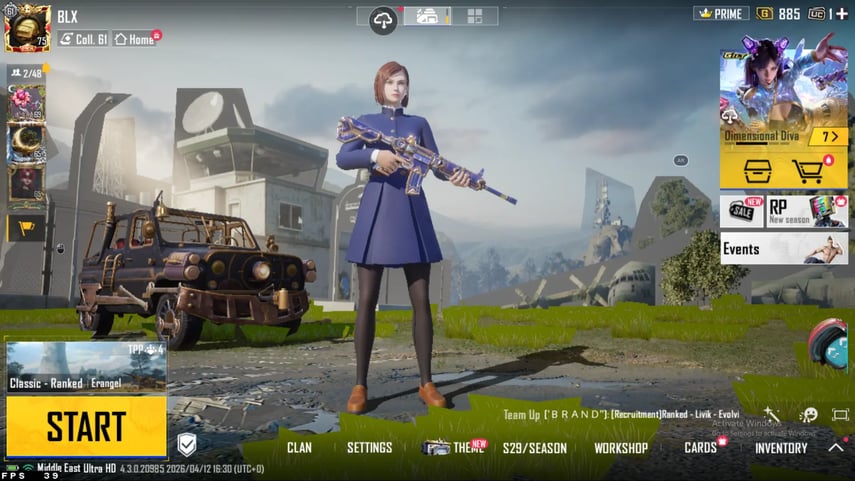Open the Coll. 61 collection button

(82, 39)
